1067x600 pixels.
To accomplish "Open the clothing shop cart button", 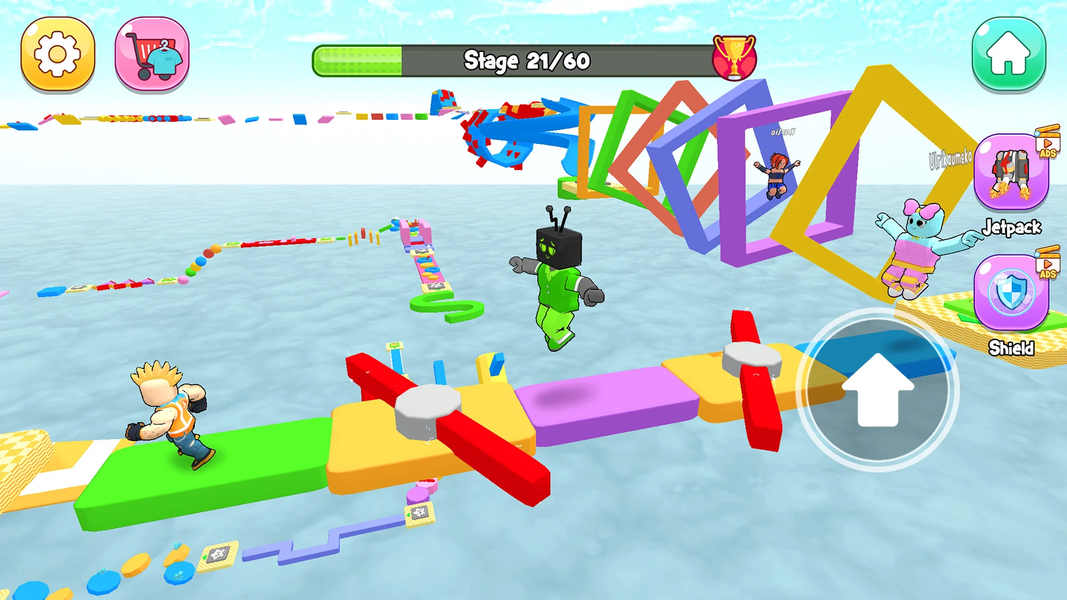I will click(152, 54).
